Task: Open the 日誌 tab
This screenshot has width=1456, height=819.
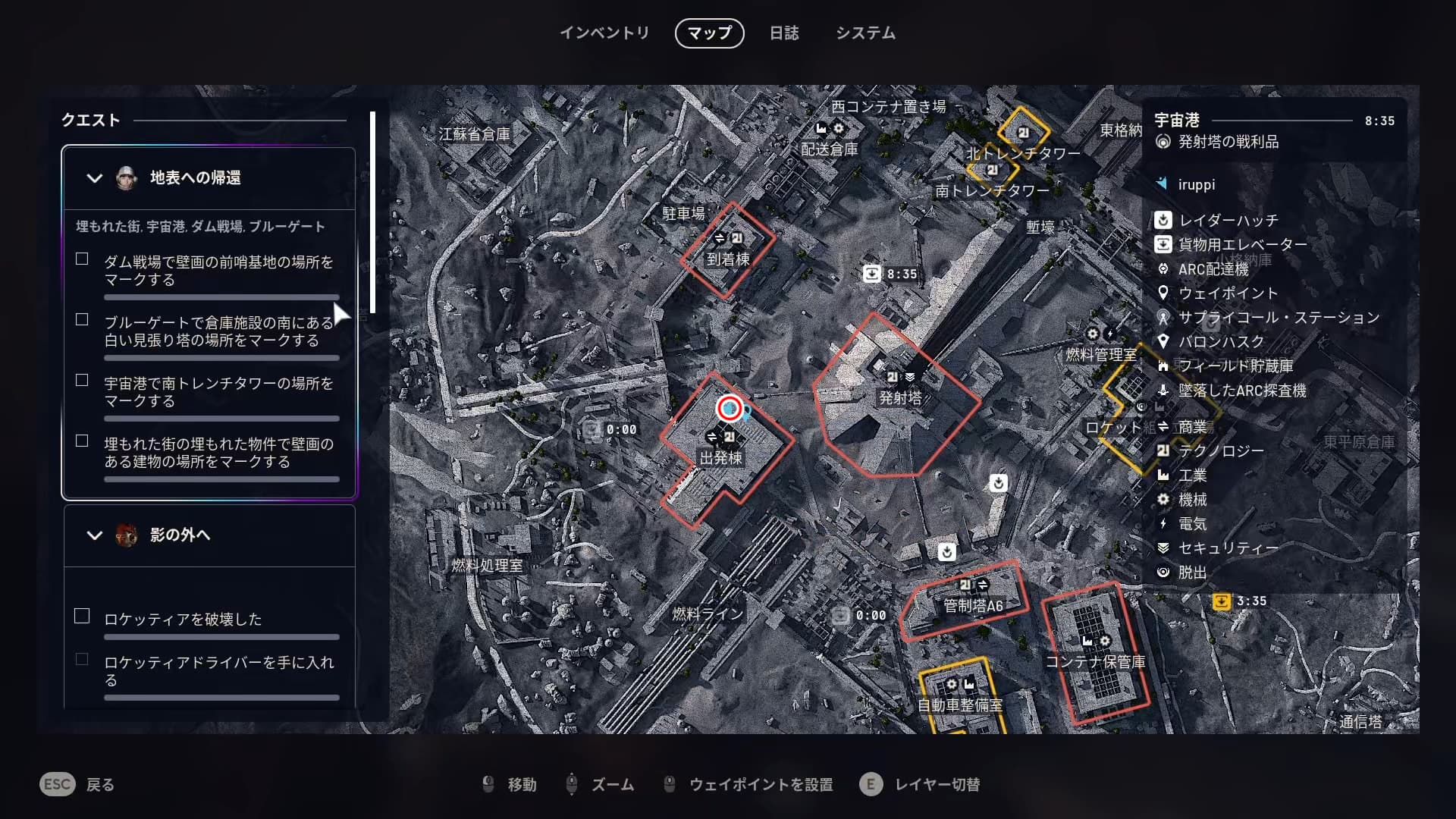Action: (x=784, y=33)
